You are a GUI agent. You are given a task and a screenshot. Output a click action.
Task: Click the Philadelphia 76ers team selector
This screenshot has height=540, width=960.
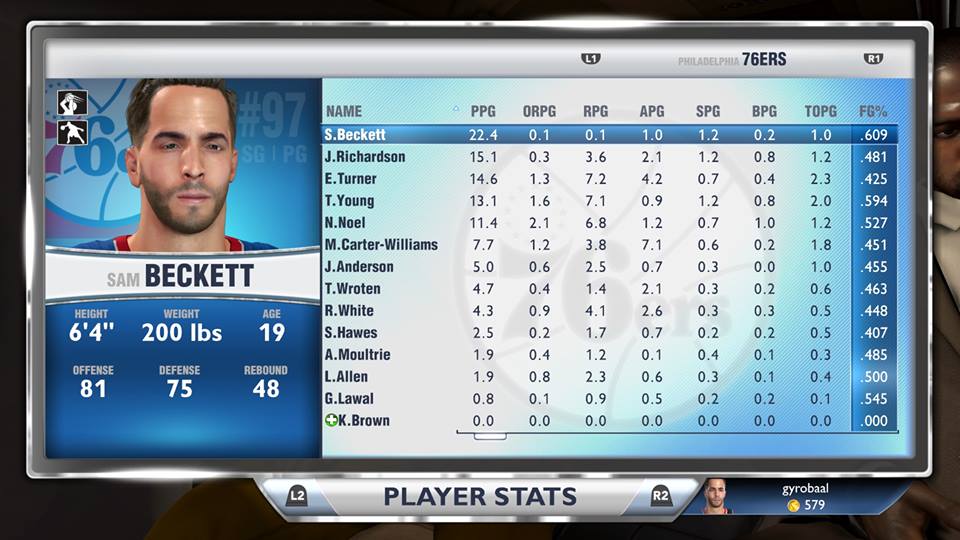732,60
